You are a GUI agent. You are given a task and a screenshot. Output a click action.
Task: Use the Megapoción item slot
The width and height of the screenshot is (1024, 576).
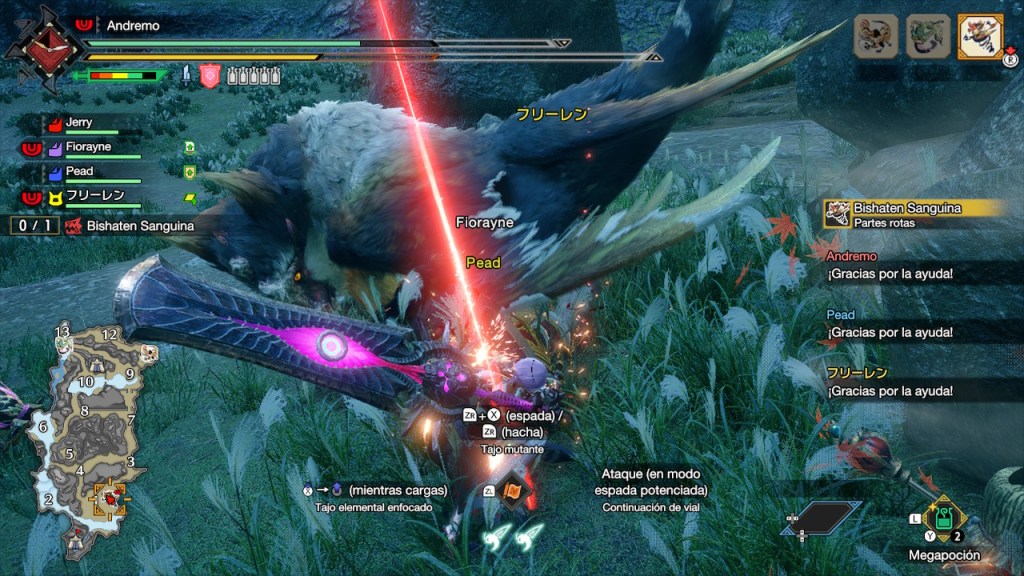point(943,519)
